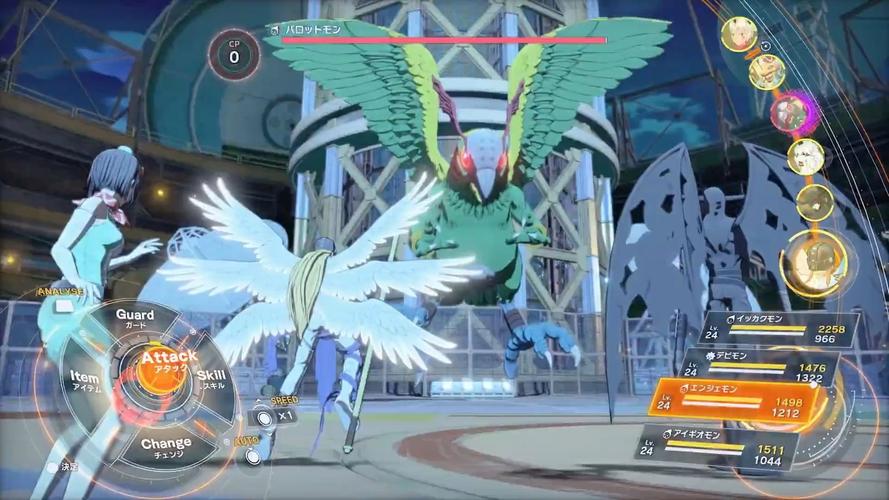Toggle the battle Speed x1 setting

pyautogui.click(x=264, y=415)
